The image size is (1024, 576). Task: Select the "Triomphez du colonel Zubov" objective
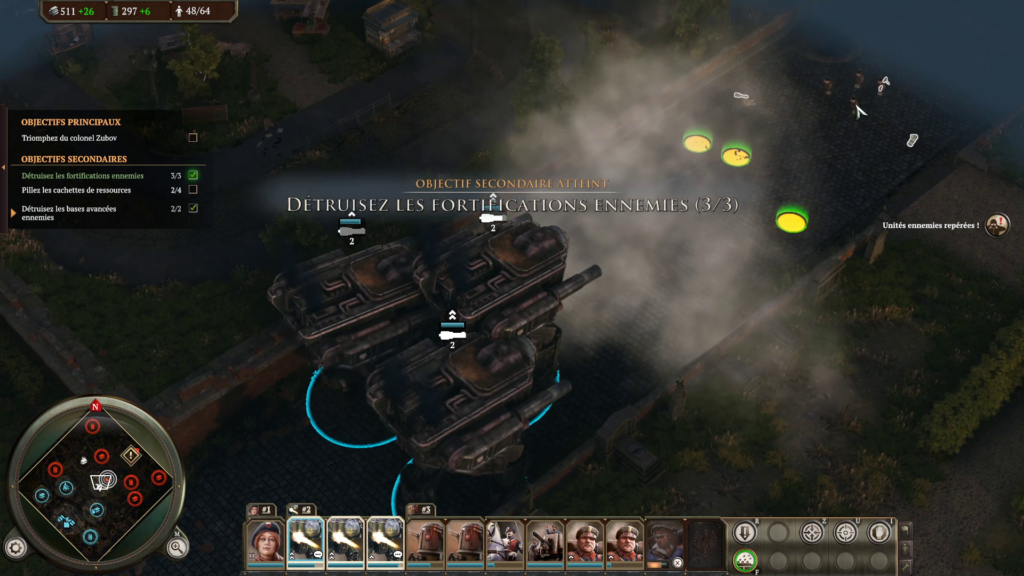tap(70, 138)
